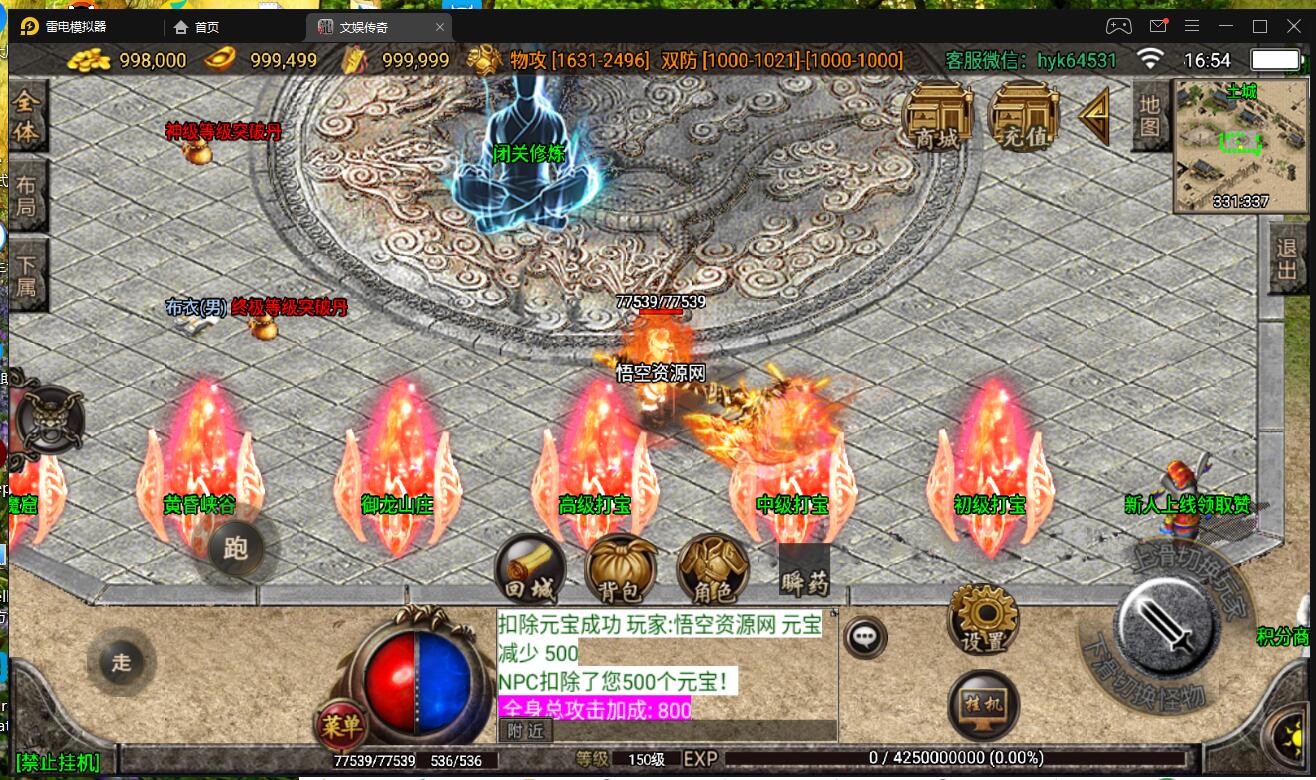Use the 瞬药 instant potion slot
The height and width of the screenshot is (780, 1316).
pyautogui.click(x=804, y=571)
